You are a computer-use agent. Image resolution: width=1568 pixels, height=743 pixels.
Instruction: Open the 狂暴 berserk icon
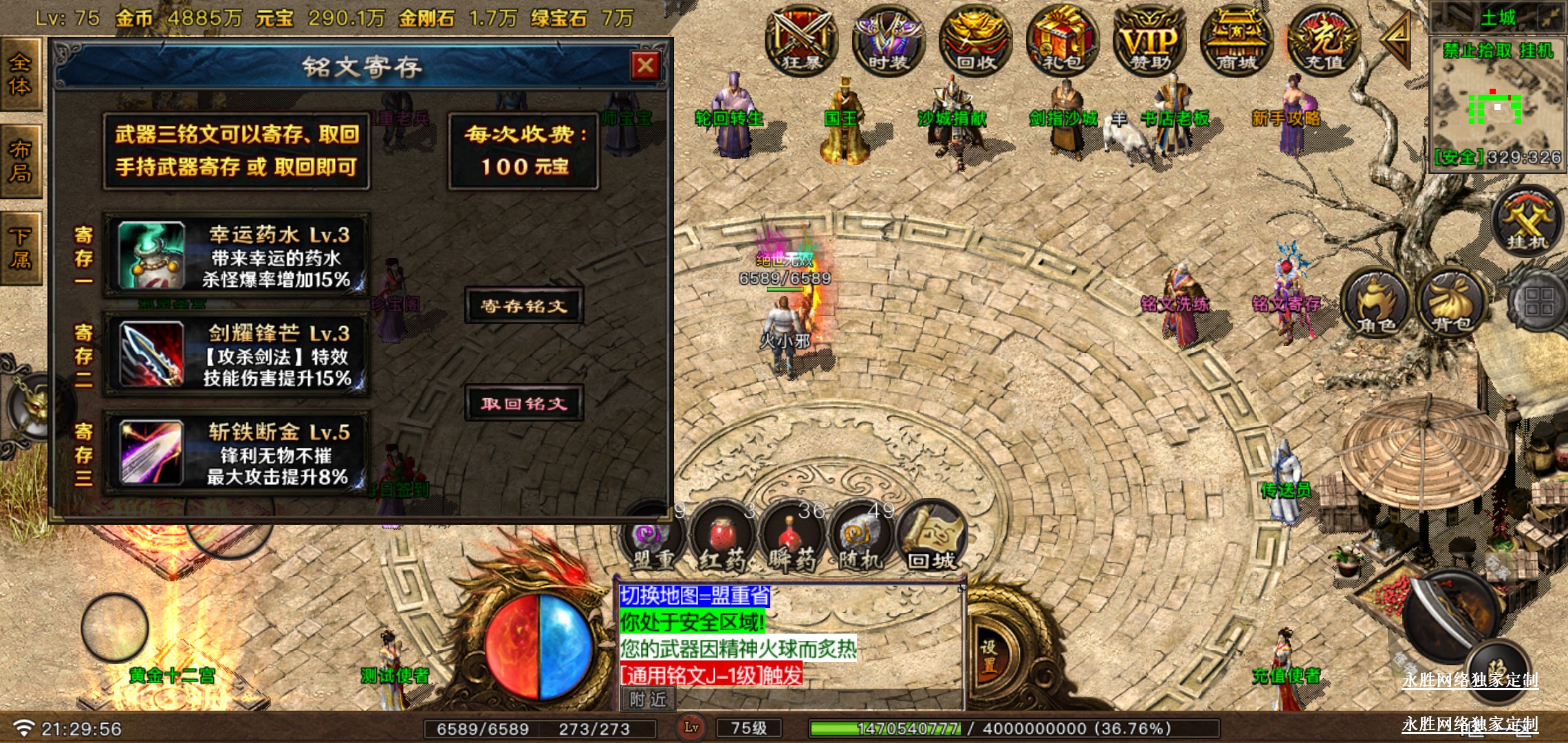[x=801, y=40]
